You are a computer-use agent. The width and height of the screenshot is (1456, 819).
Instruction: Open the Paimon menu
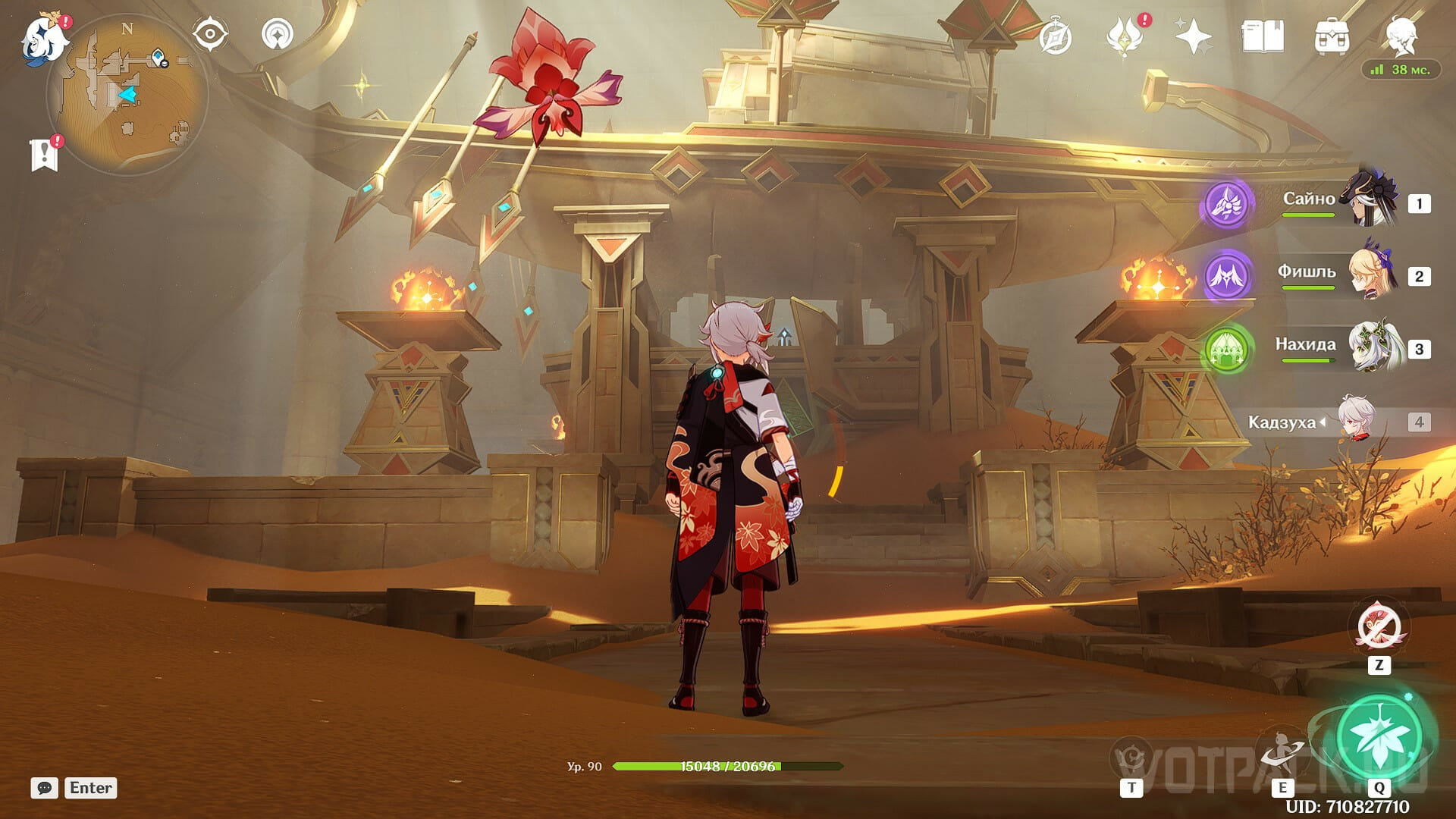(44, 38)
